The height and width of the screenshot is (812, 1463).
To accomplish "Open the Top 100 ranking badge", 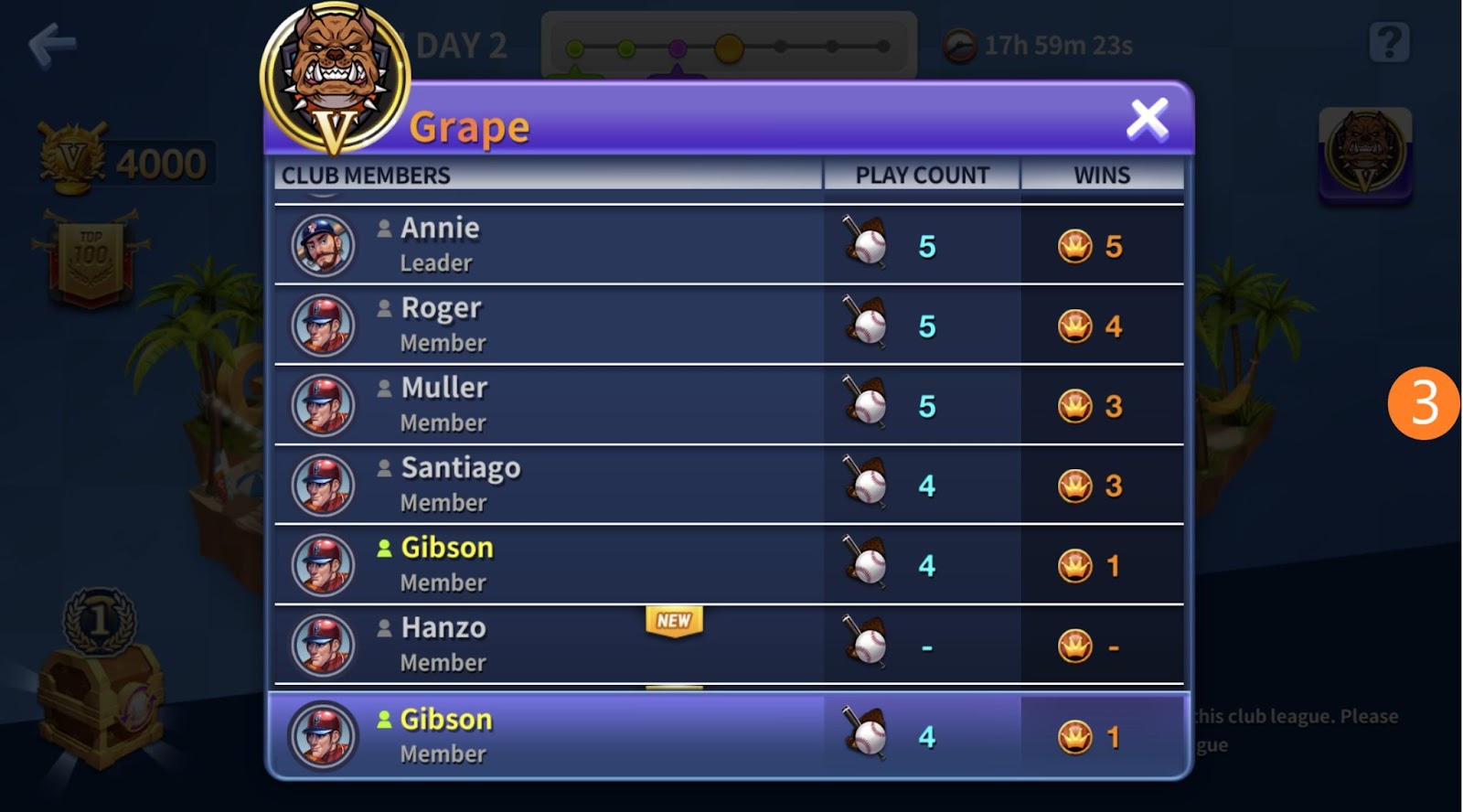I will pyautogui.click(x=91, y=255).
